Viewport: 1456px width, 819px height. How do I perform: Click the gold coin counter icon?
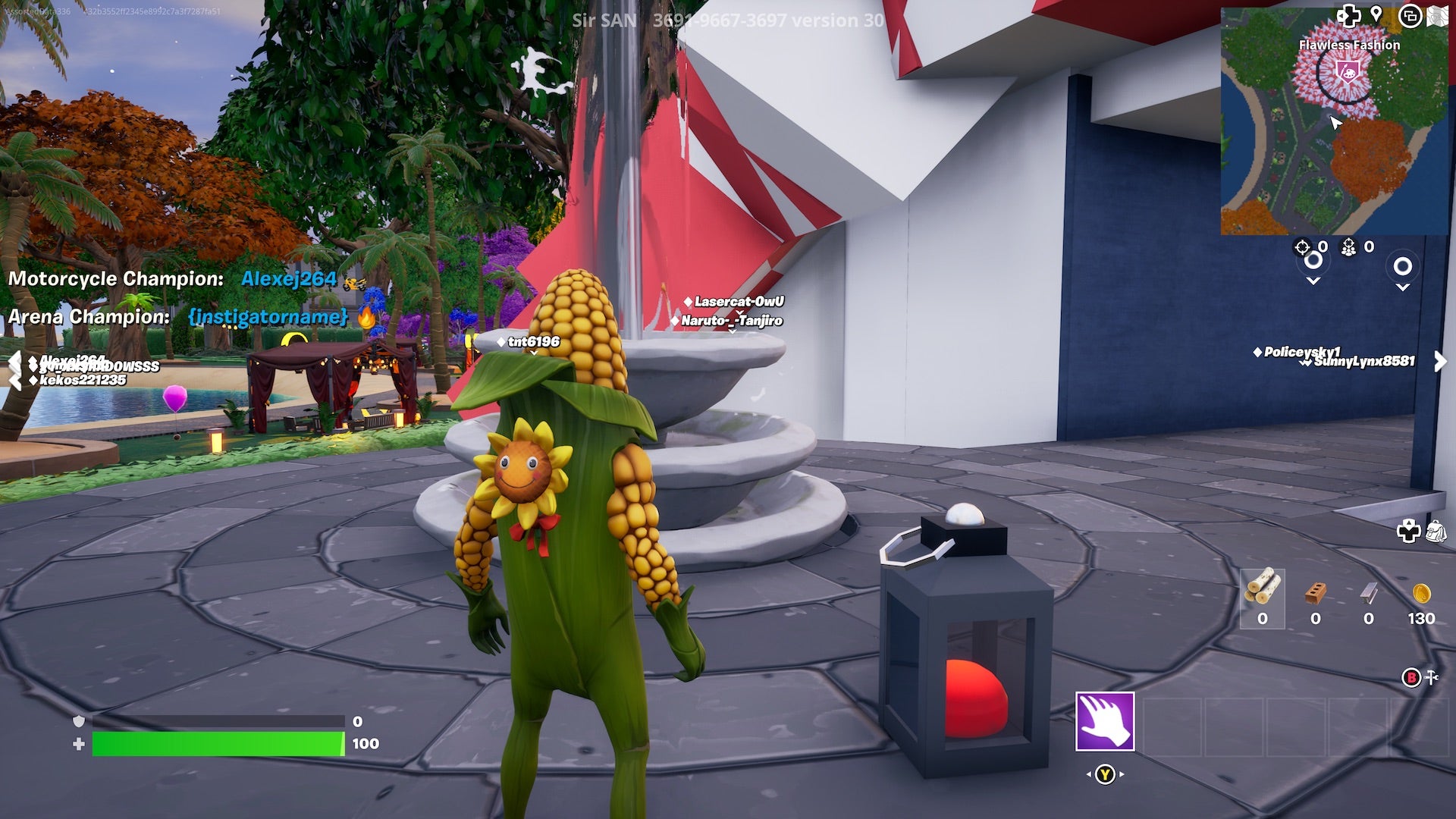tap(1422, 592)
